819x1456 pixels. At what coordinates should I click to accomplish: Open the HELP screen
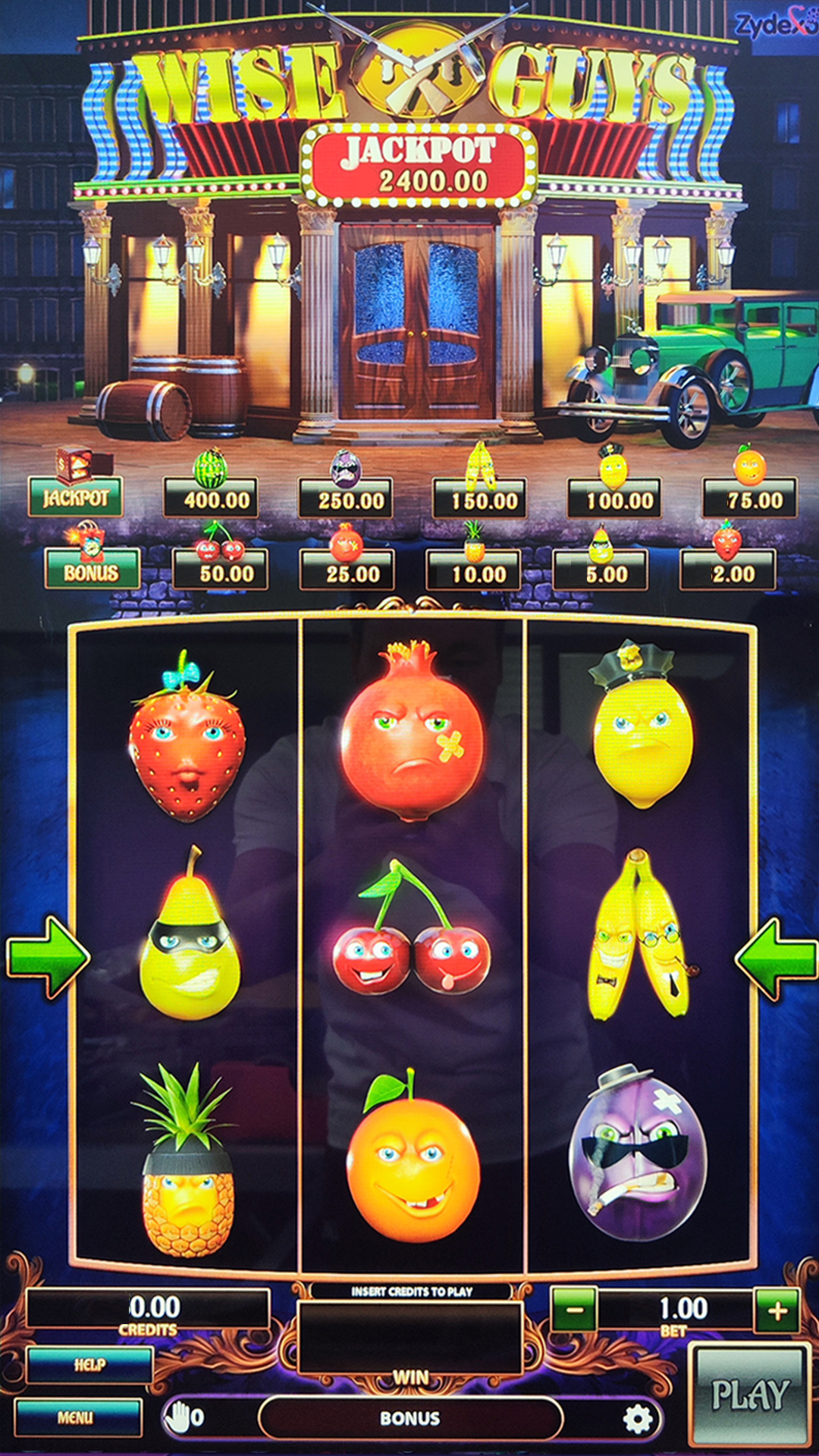[x=89, y=1365]
